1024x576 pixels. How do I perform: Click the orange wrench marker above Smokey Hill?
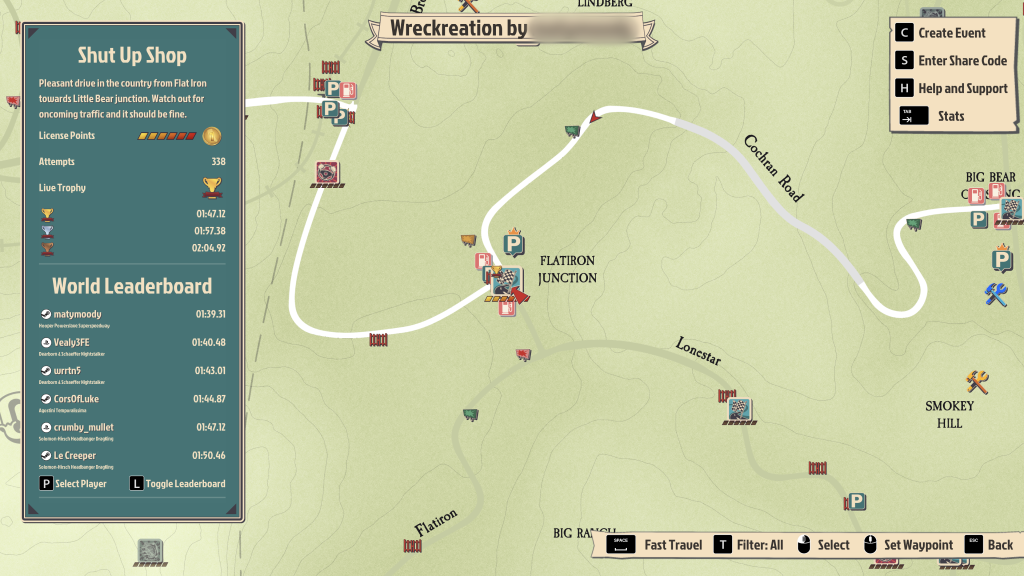(977, 381)
